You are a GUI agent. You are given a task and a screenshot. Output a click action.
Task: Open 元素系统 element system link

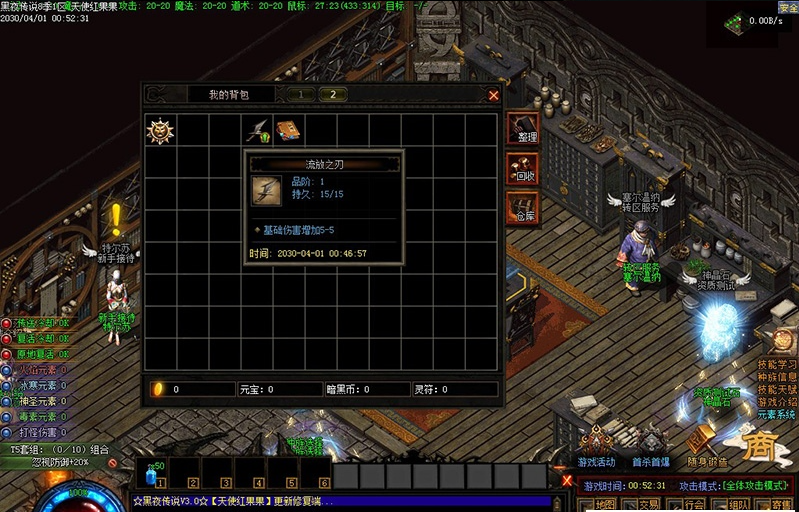point(777,414)
